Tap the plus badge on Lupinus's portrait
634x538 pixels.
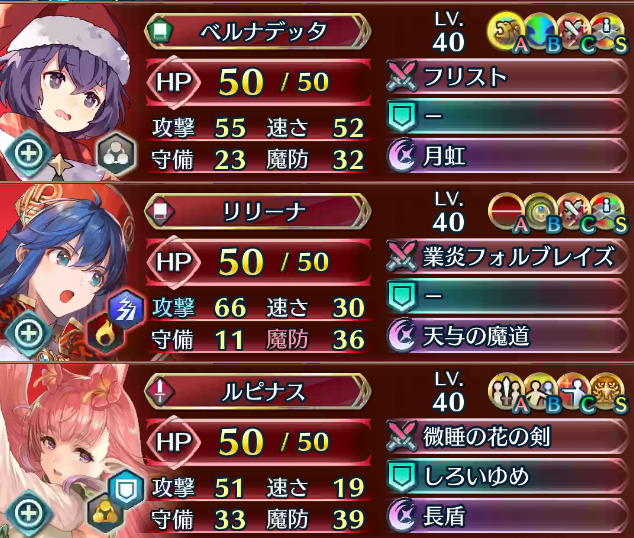click(27, 514)
